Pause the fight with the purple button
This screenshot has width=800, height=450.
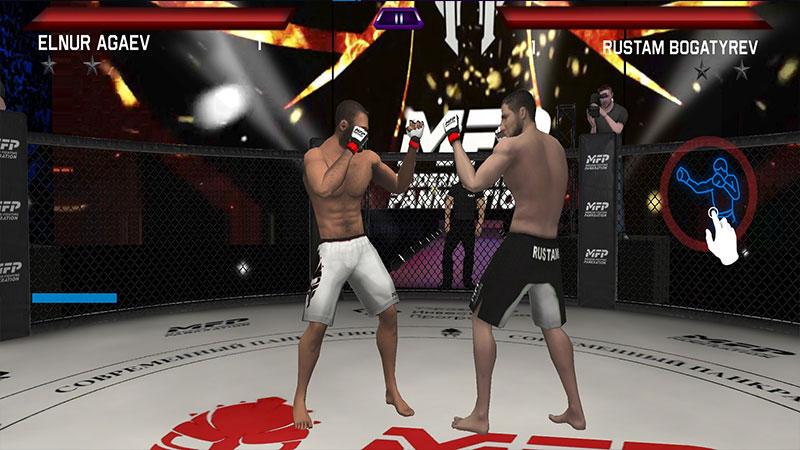[x=399, y=17]
